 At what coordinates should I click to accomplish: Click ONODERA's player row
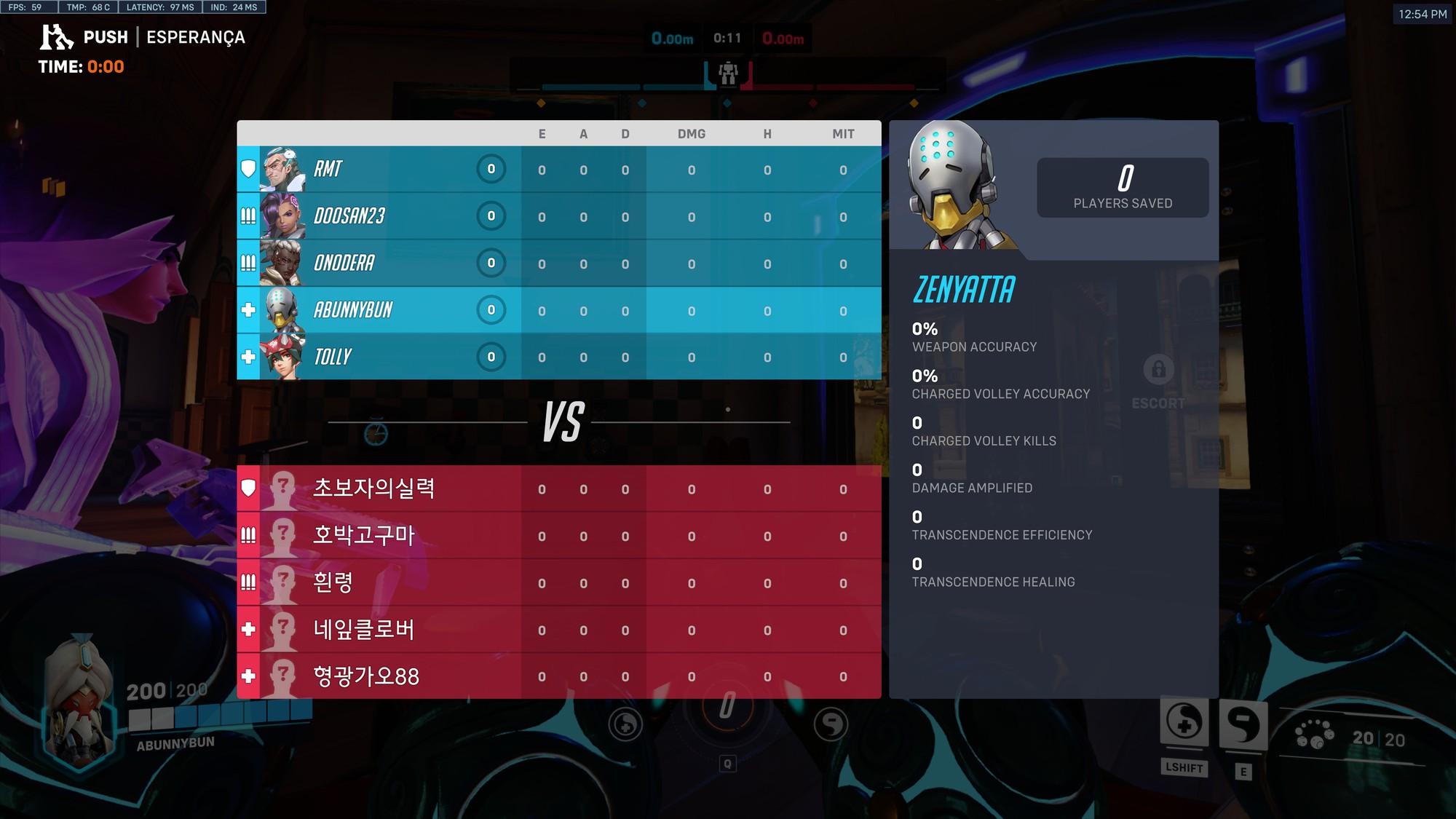point(558,263)
